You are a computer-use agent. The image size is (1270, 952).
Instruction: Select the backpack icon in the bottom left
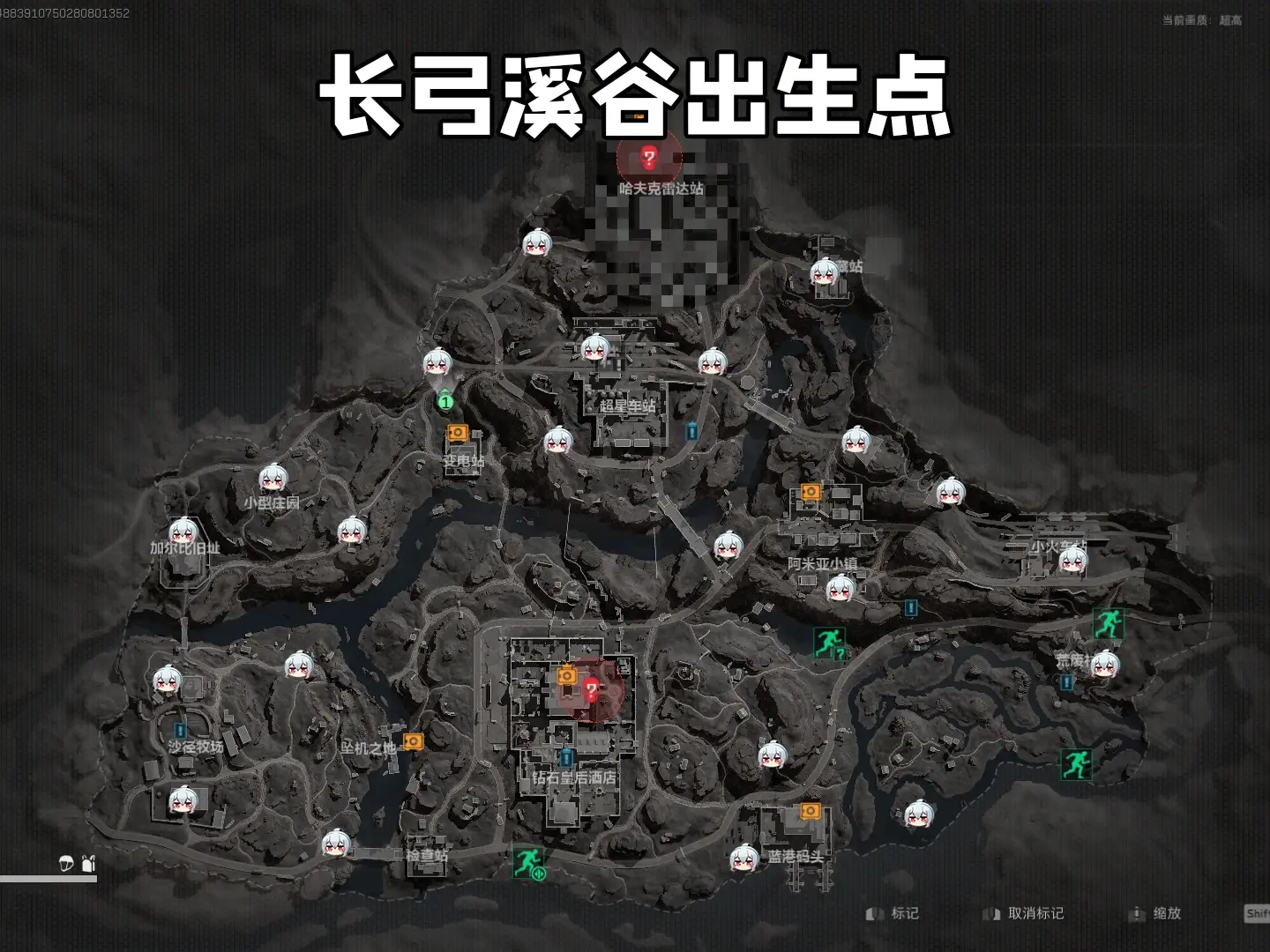point(86,862)
